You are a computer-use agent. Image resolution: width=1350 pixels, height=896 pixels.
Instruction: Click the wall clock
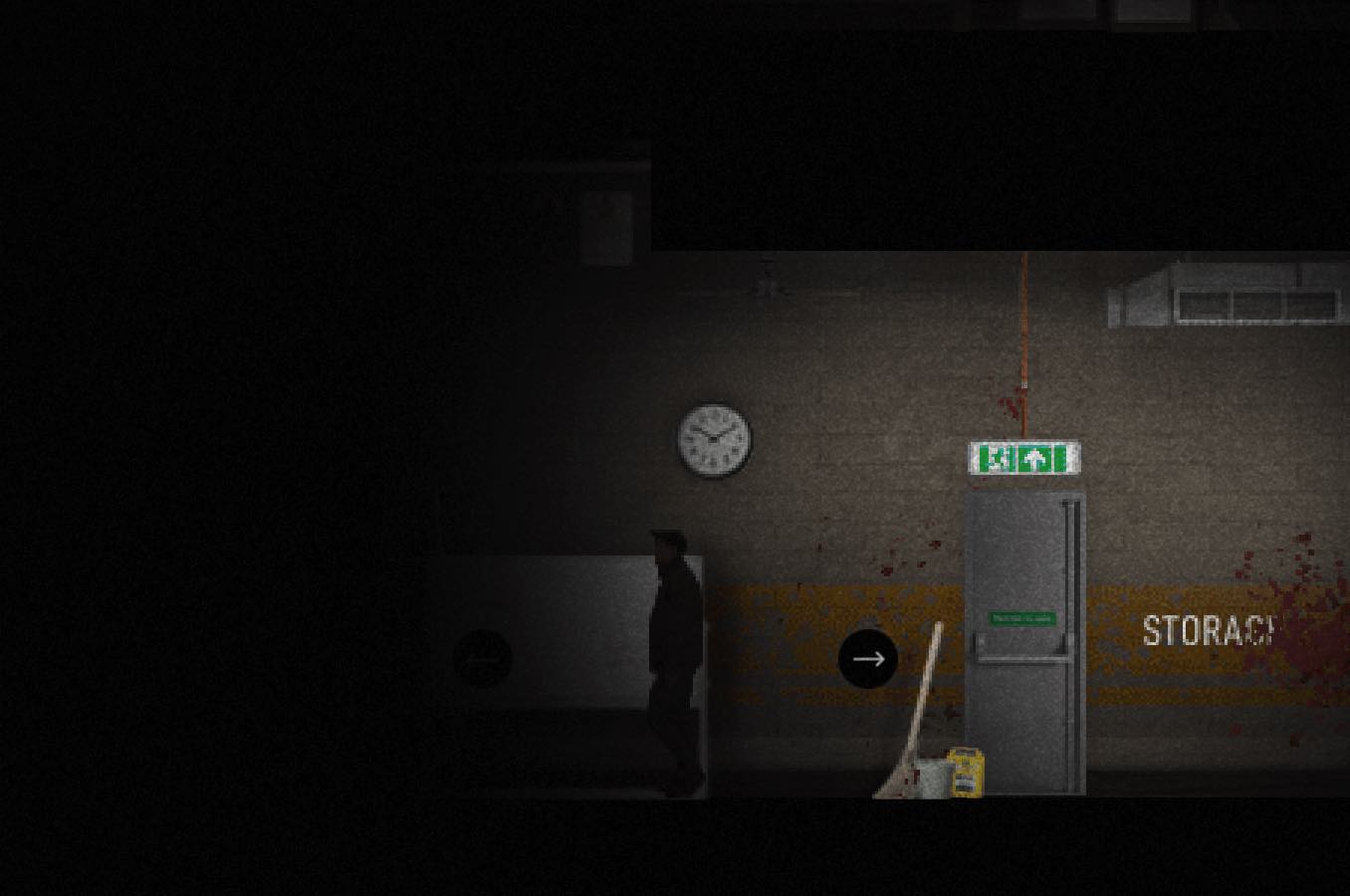(713, 440)
